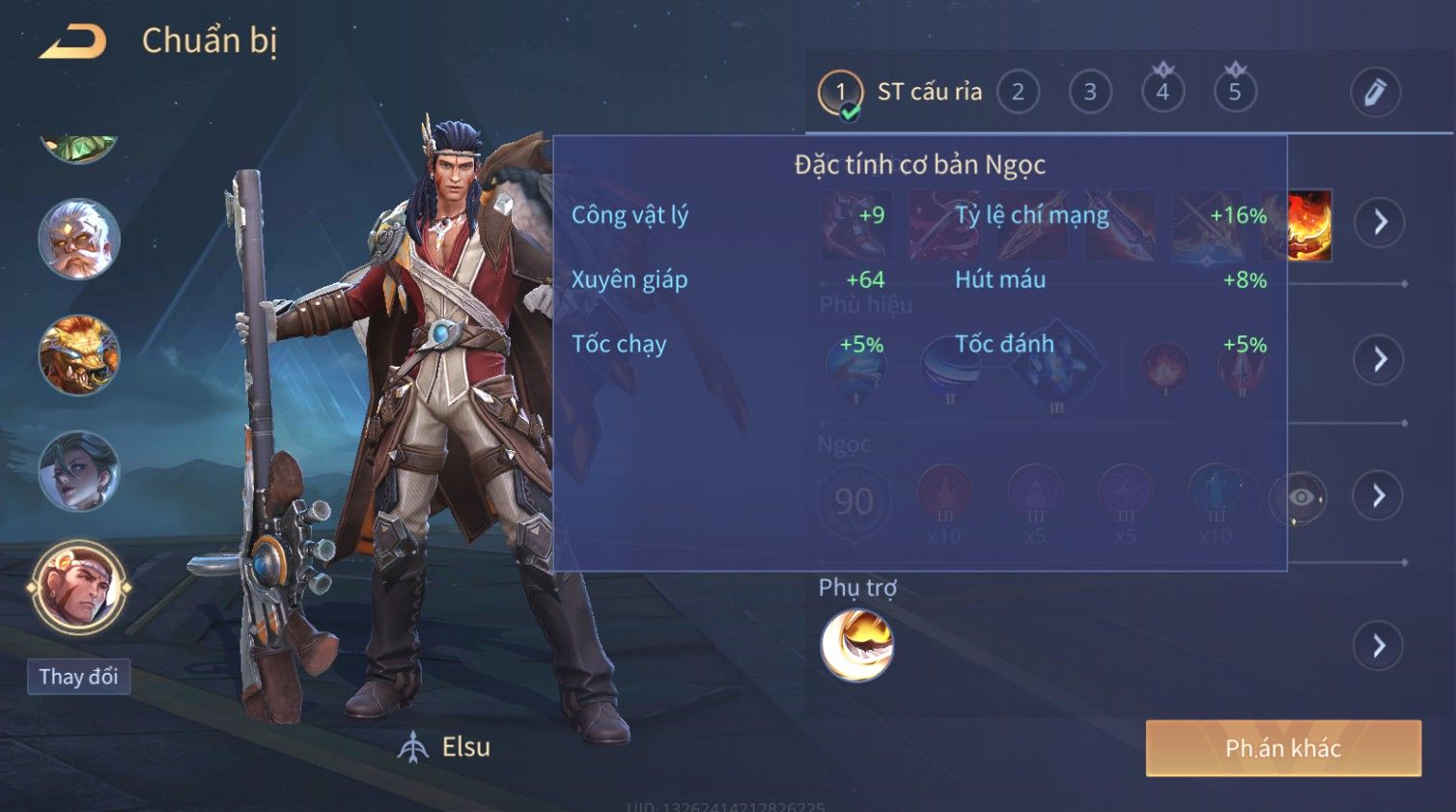Switch to loadout preset 5
This screenshot has width=1456, height=812.
[x=1235, y=93]
